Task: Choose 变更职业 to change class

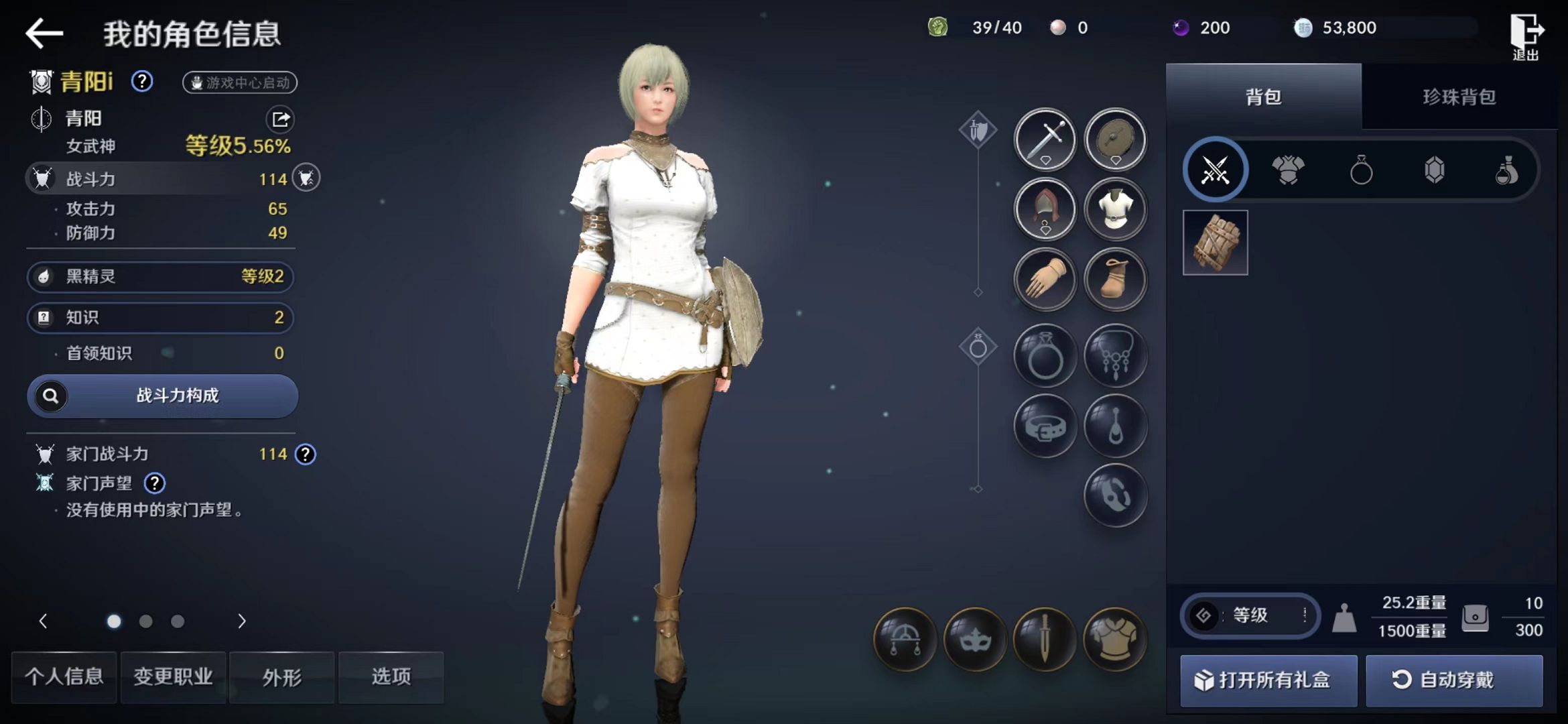Action: coord(173,677)
